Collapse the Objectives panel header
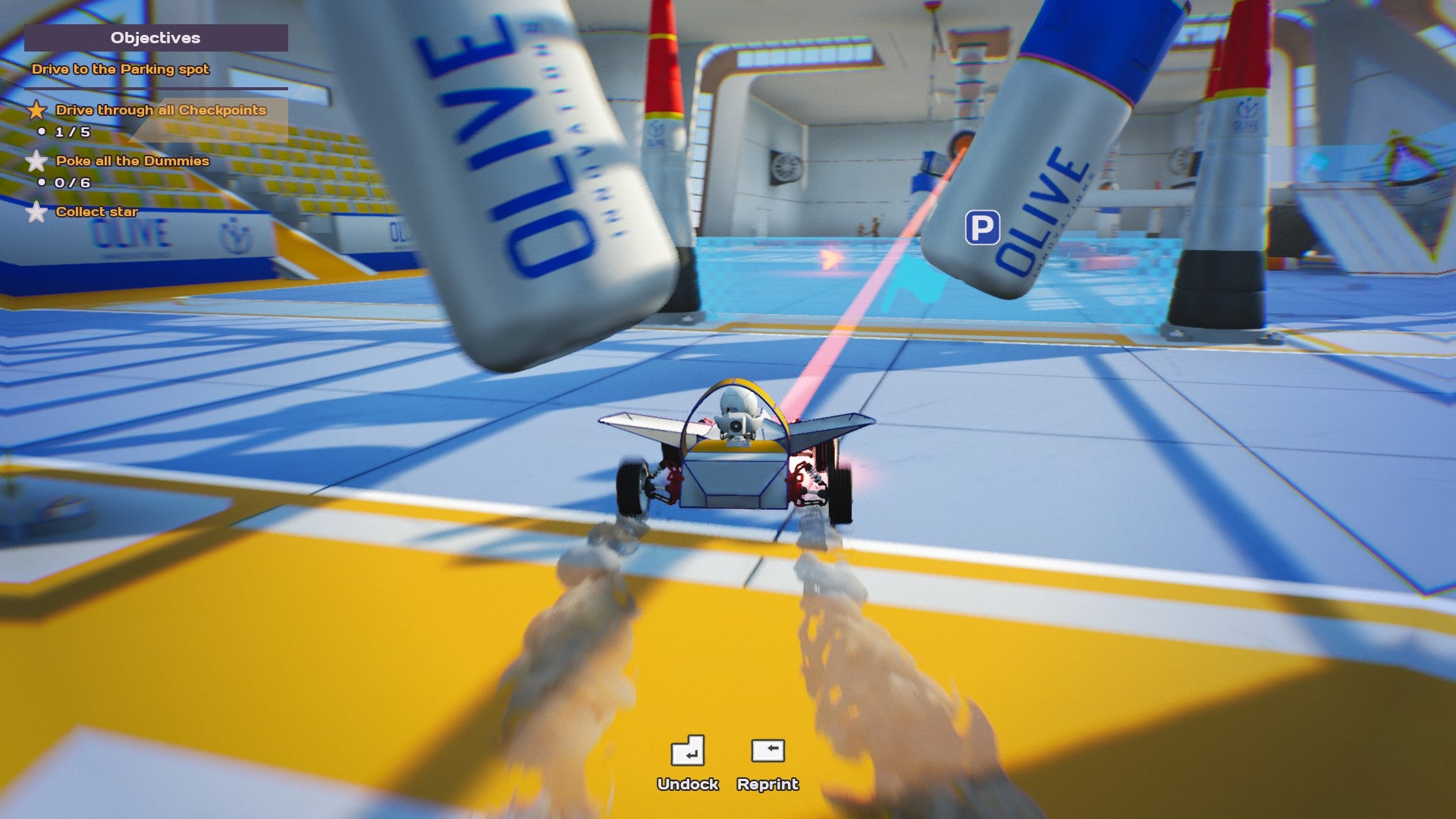This screenshot has height=819, width=1456. (x=155, y=38)
